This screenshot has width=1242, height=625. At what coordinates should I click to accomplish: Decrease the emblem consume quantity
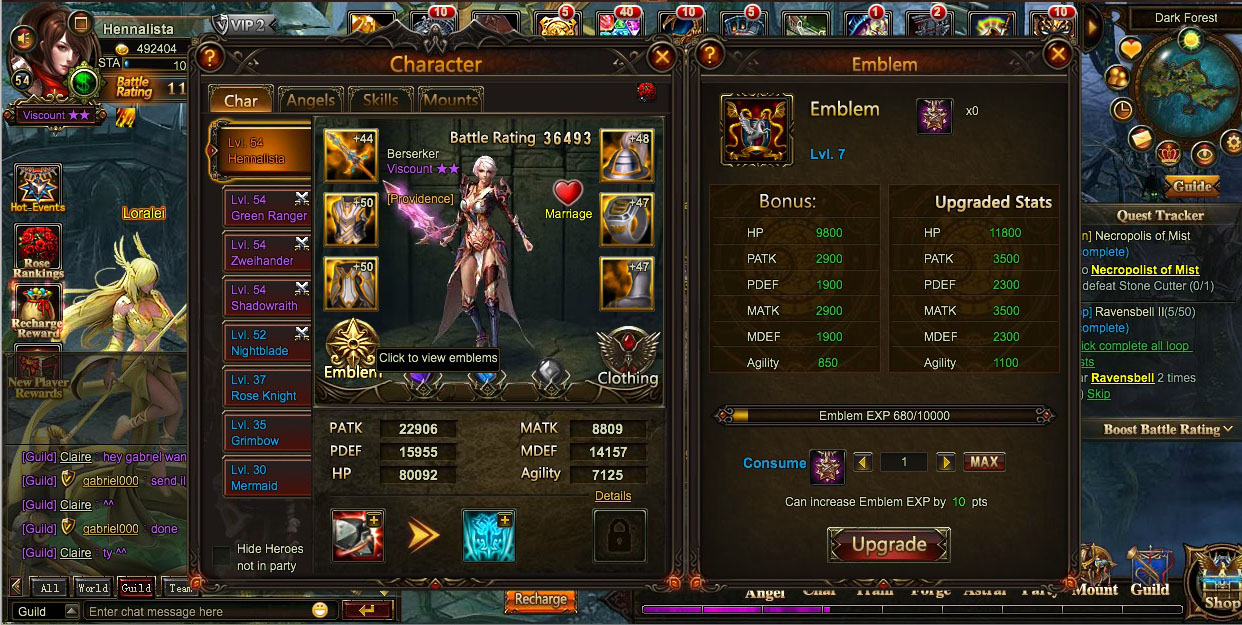point(863,462)
